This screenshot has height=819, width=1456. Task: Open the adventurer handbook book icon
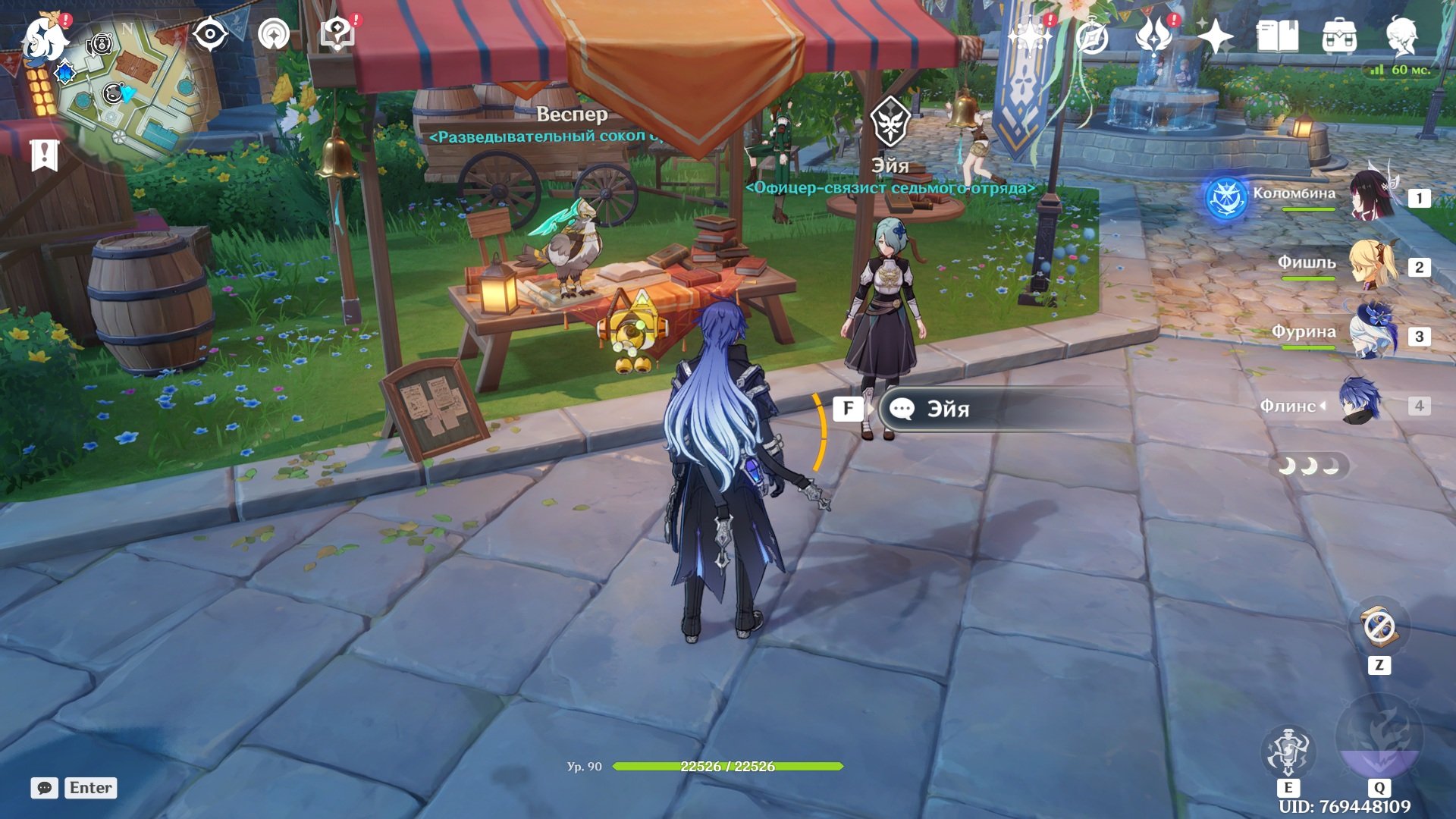coord(1277,36)
